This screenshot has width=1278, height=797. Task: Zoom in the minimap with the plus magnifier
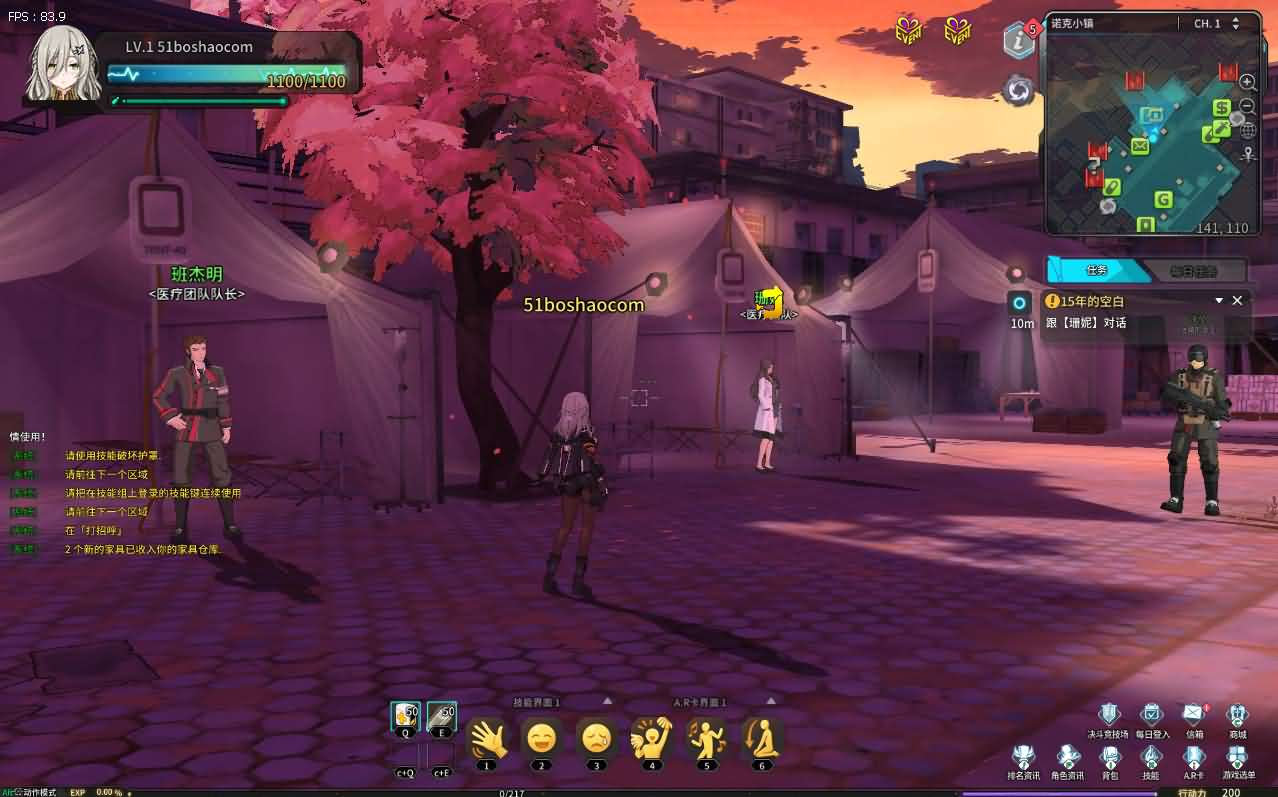[x=1248, y=82]
